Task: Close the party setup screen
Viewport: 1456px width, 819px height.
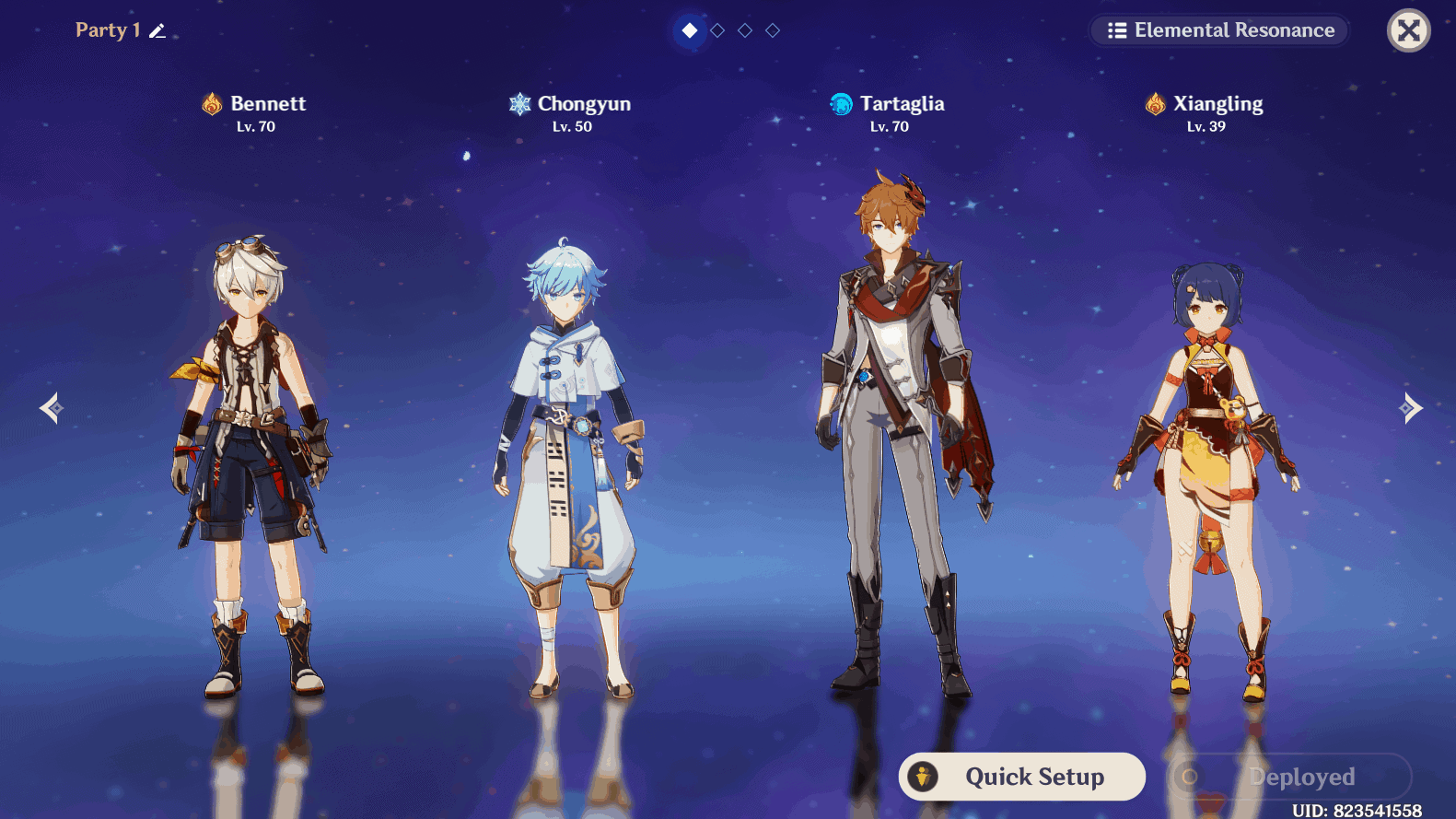Action: tap(1408, 30)
